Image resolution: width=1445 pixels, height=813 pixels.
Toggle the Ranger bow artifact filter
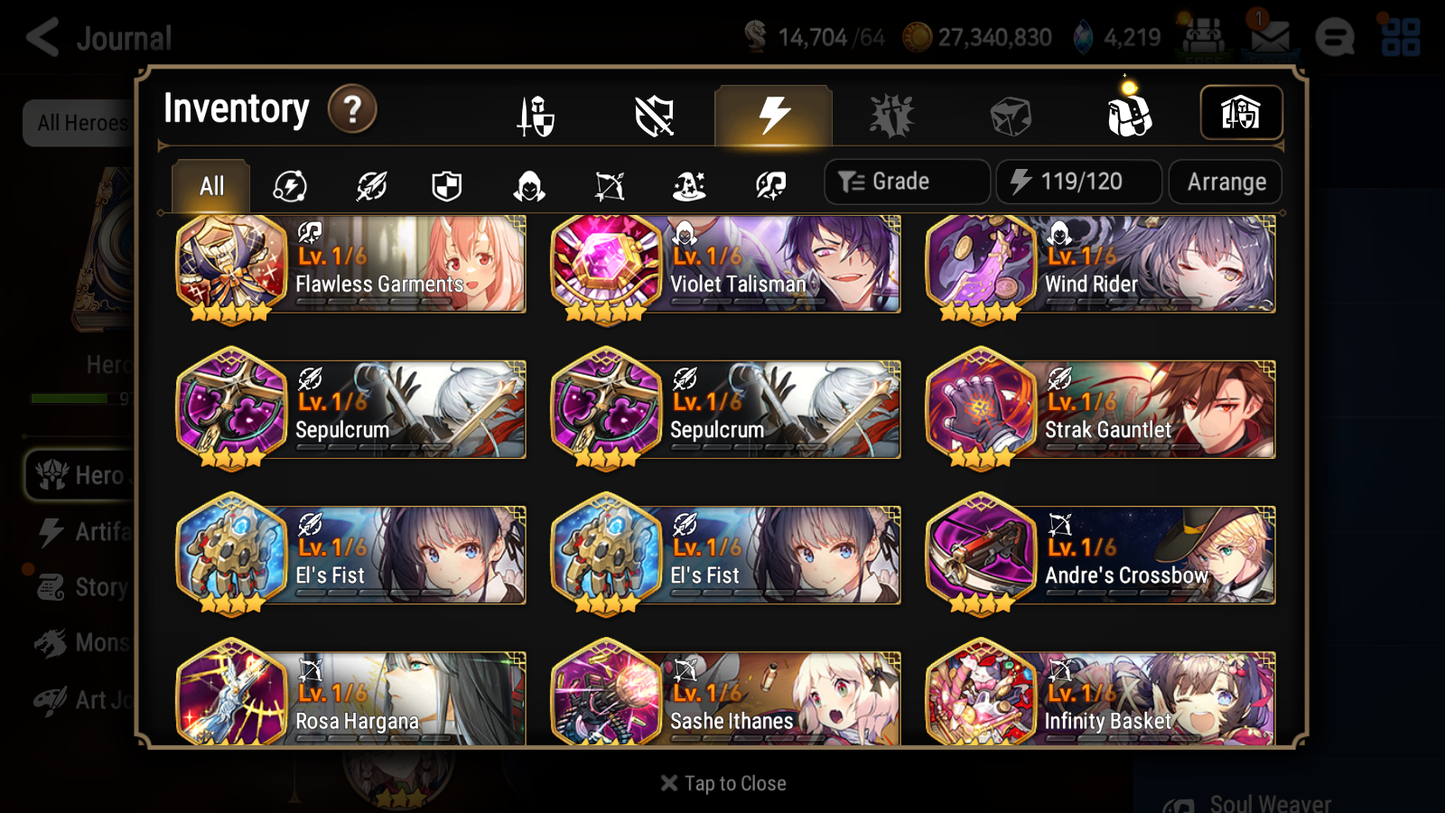click(609, 184)
